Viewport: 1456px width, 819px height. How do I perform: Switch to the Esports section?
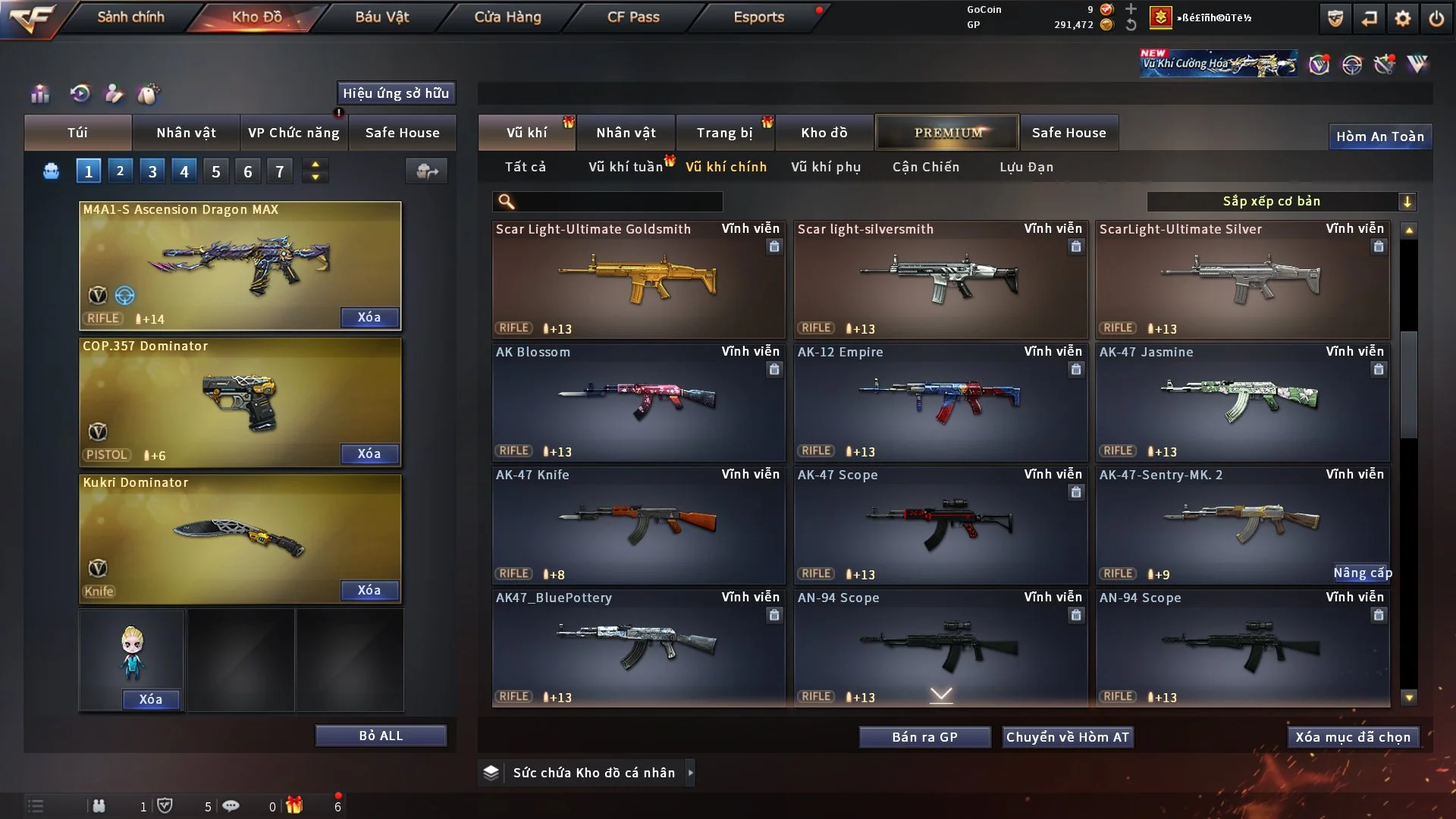758,17
